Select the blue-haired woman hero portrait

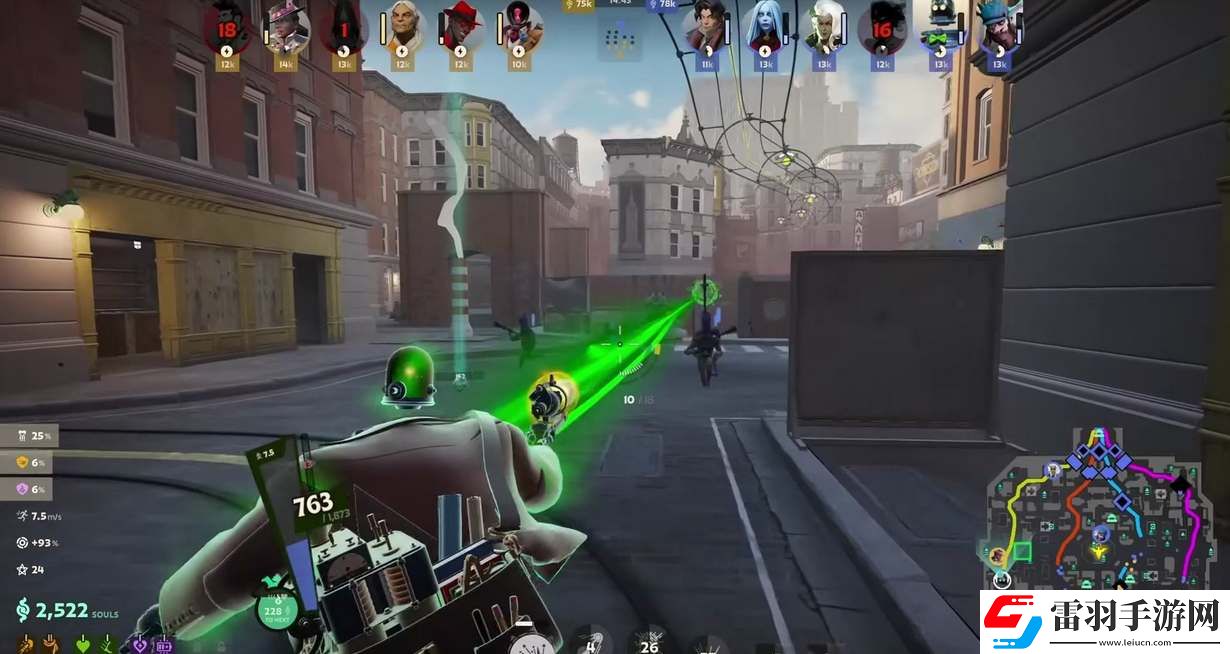[765, 28]
